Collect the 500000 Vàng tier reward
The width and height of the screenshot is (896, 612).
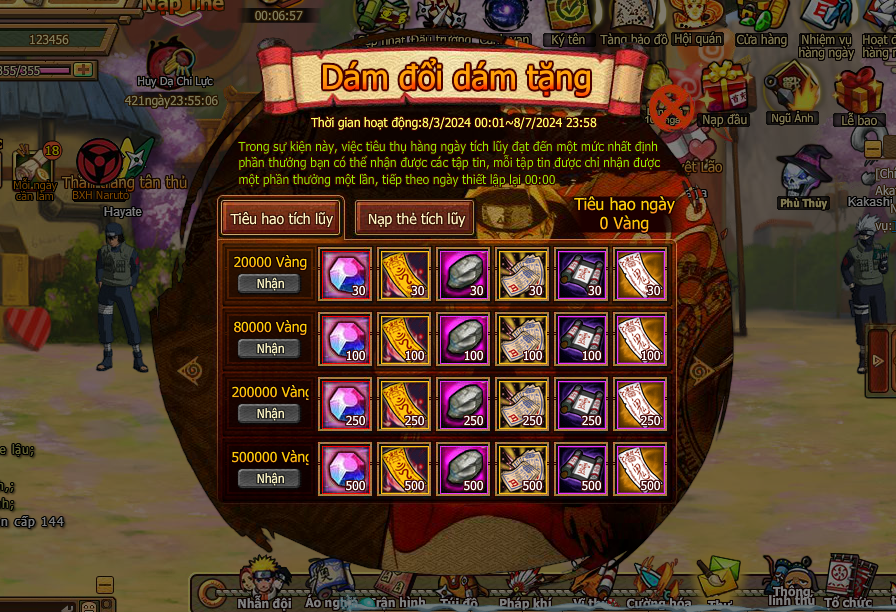pos(270,478)
